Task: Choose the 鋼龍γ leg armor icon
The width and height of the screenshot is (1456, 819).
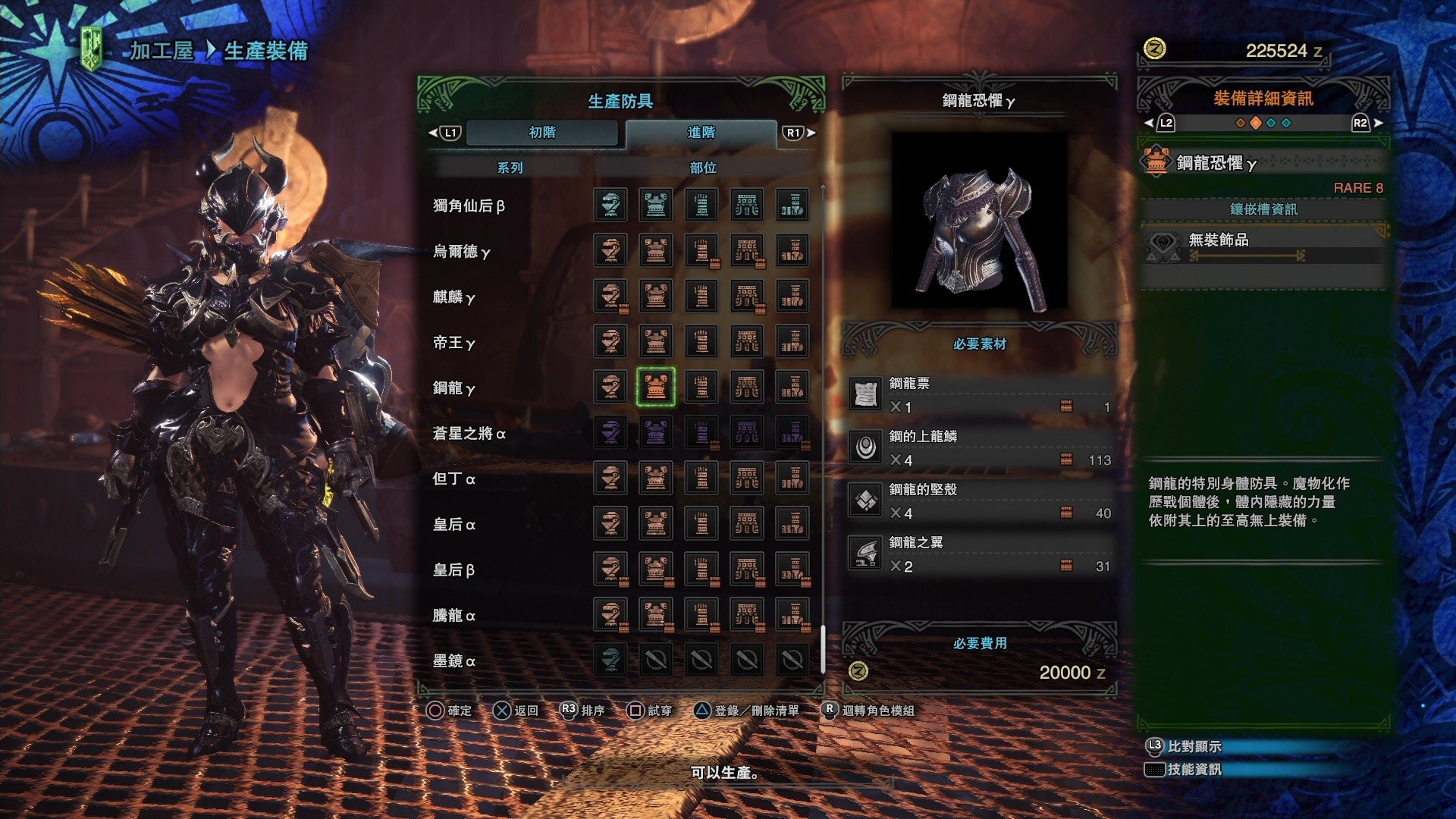Action: (792, 387)
